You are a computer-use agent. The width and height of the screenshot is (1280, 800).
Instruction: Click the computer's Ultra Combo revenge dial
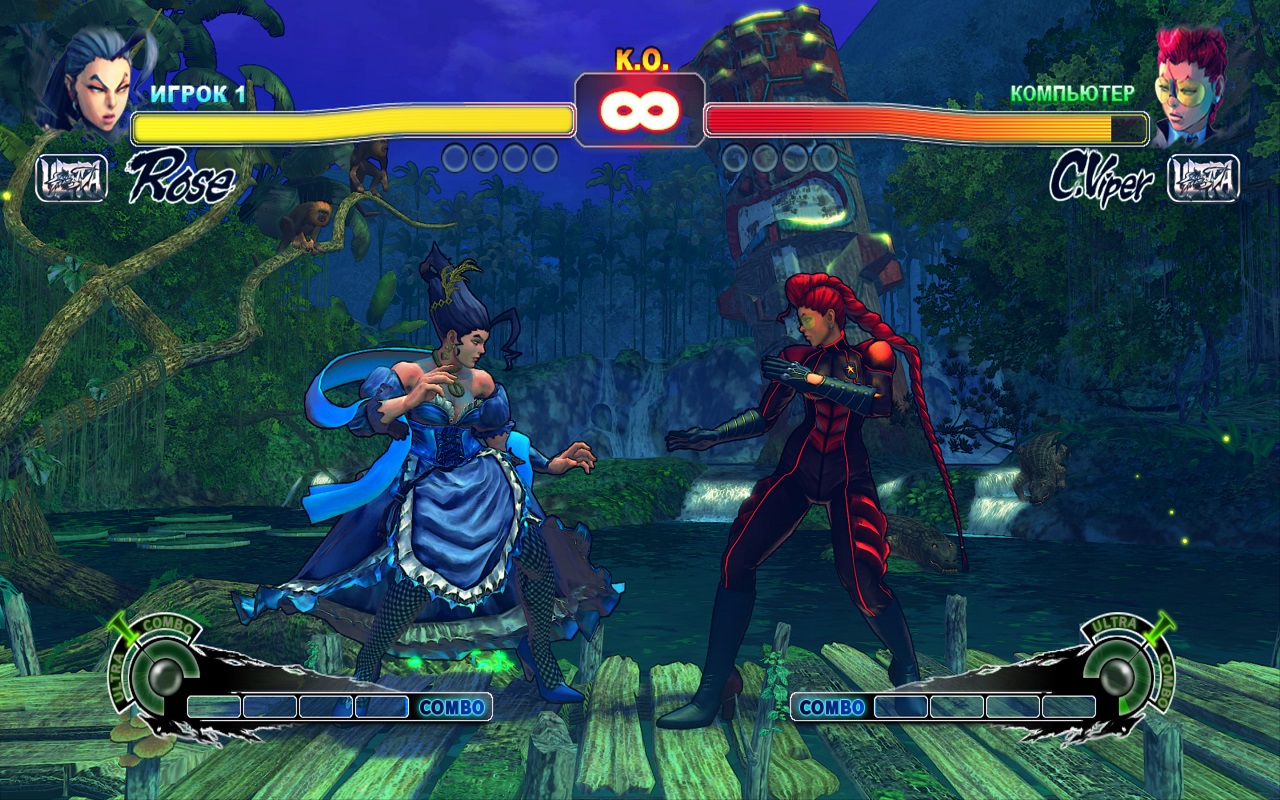[x=1122, y=671]
